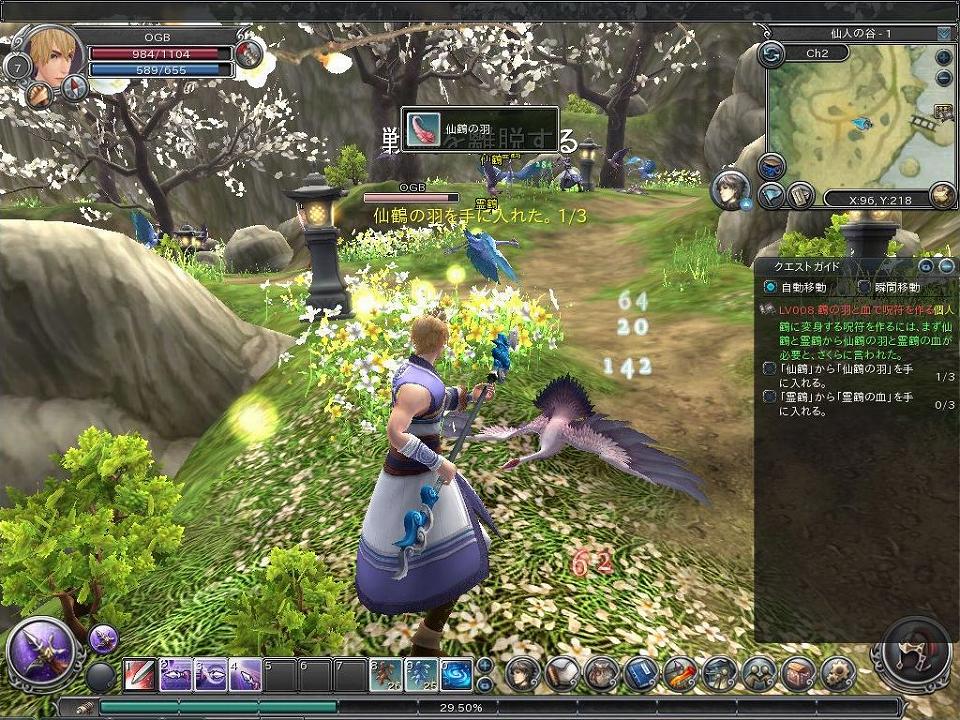The height and width of the screenshot is (720, 960).
Task: Use the blue swirl skill in hotbar
Action: click(x=456, y=675)
